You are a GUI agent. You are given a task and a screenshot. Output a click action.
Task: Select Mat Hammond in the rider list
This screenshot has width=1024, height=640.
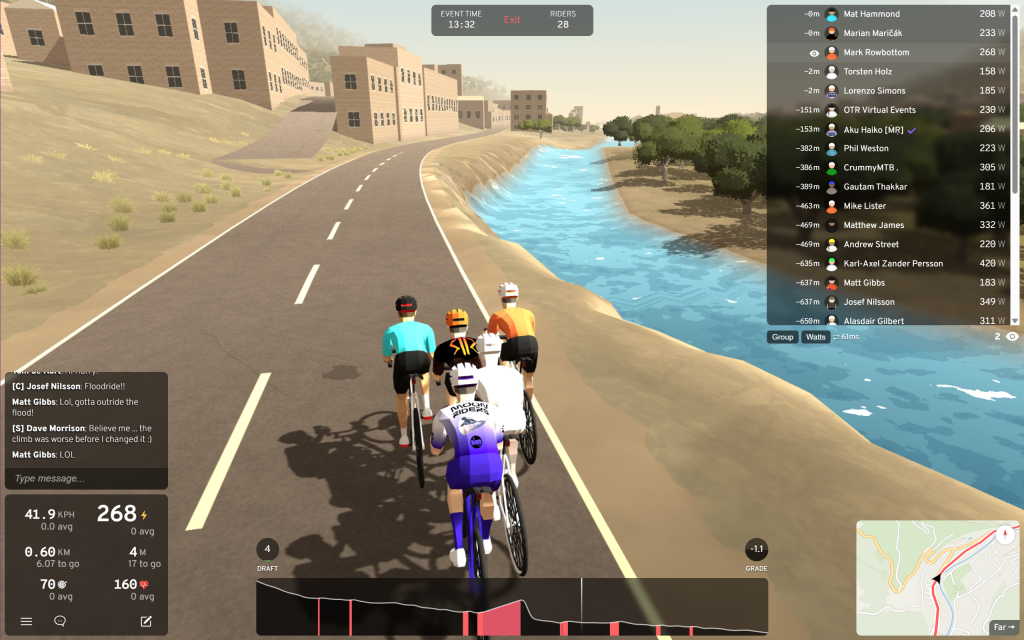871,14
